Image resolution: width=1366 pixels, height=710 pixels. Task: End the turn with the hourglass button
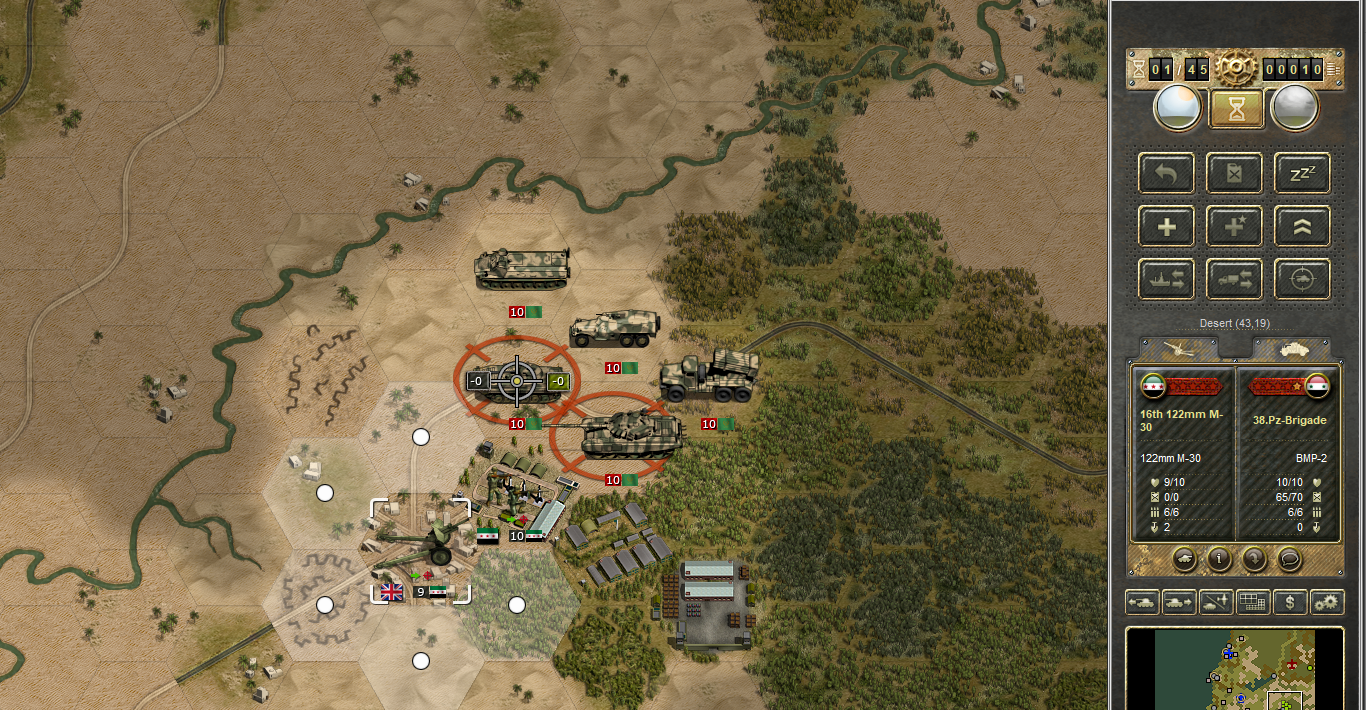coord(1236,108)
